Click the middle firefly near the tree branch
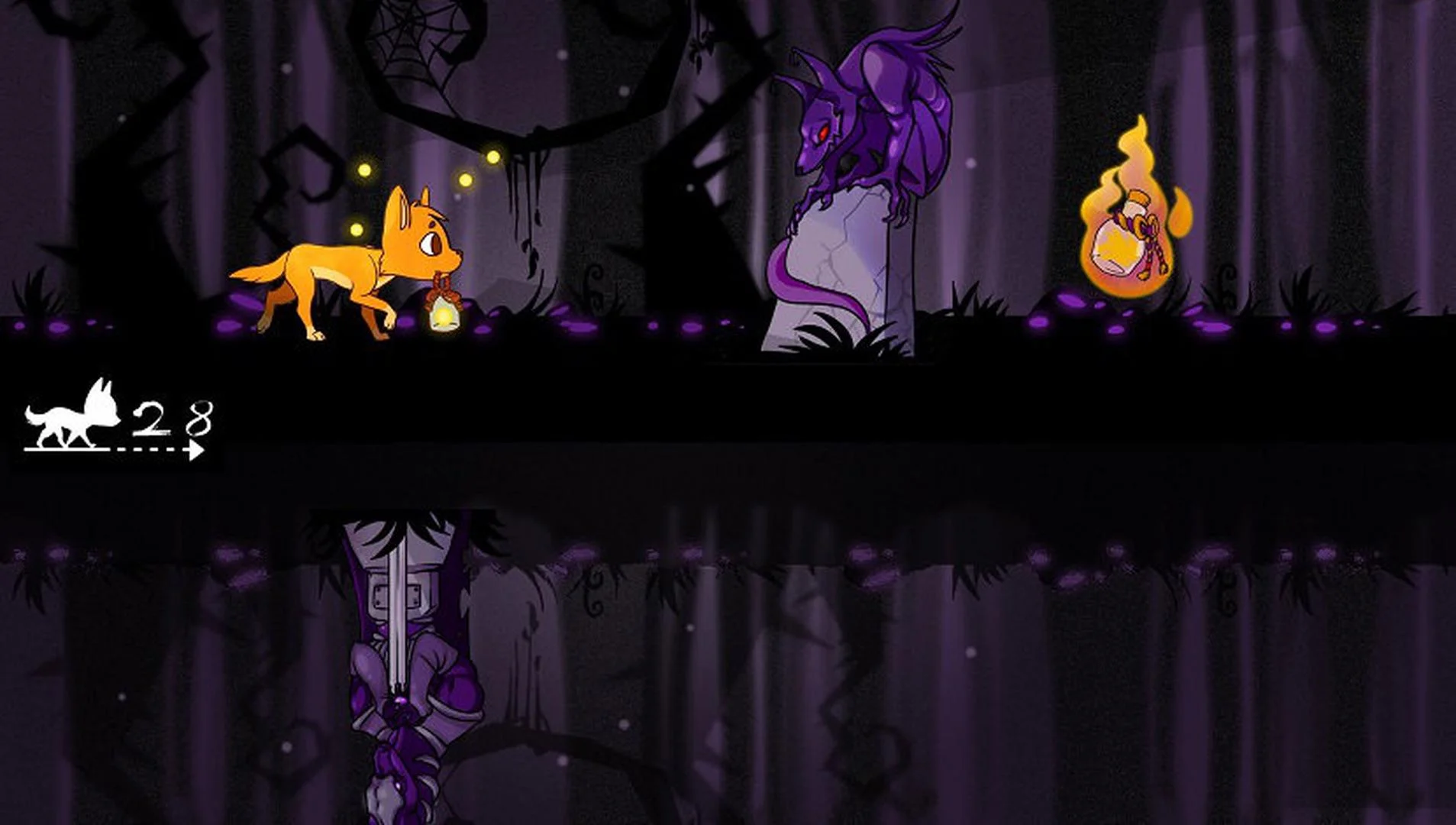This screenshot has height=825, width=1456. click(x=466, y=179)
